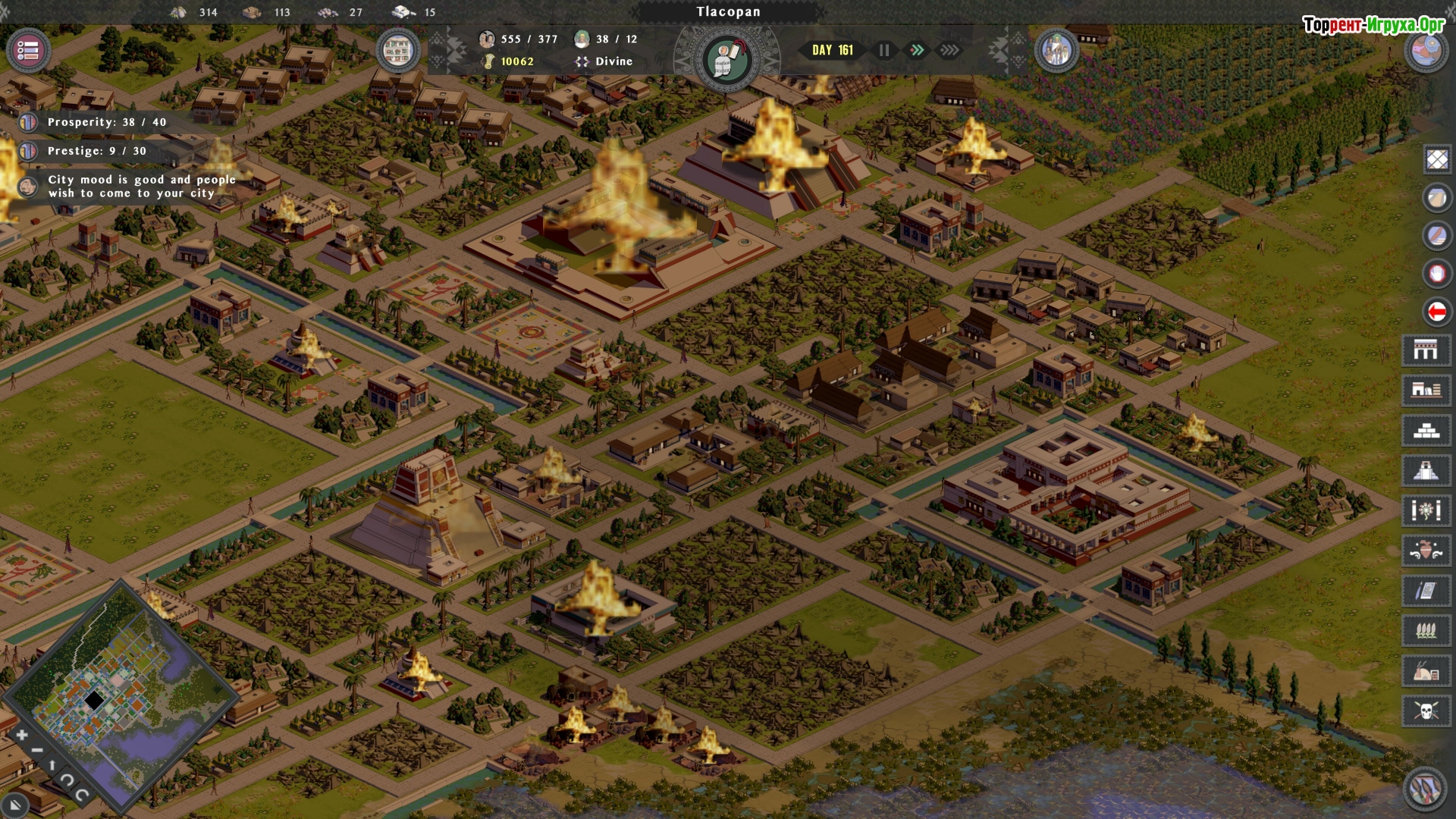Pause the game

pyautogui.click(x=883, y=50)
